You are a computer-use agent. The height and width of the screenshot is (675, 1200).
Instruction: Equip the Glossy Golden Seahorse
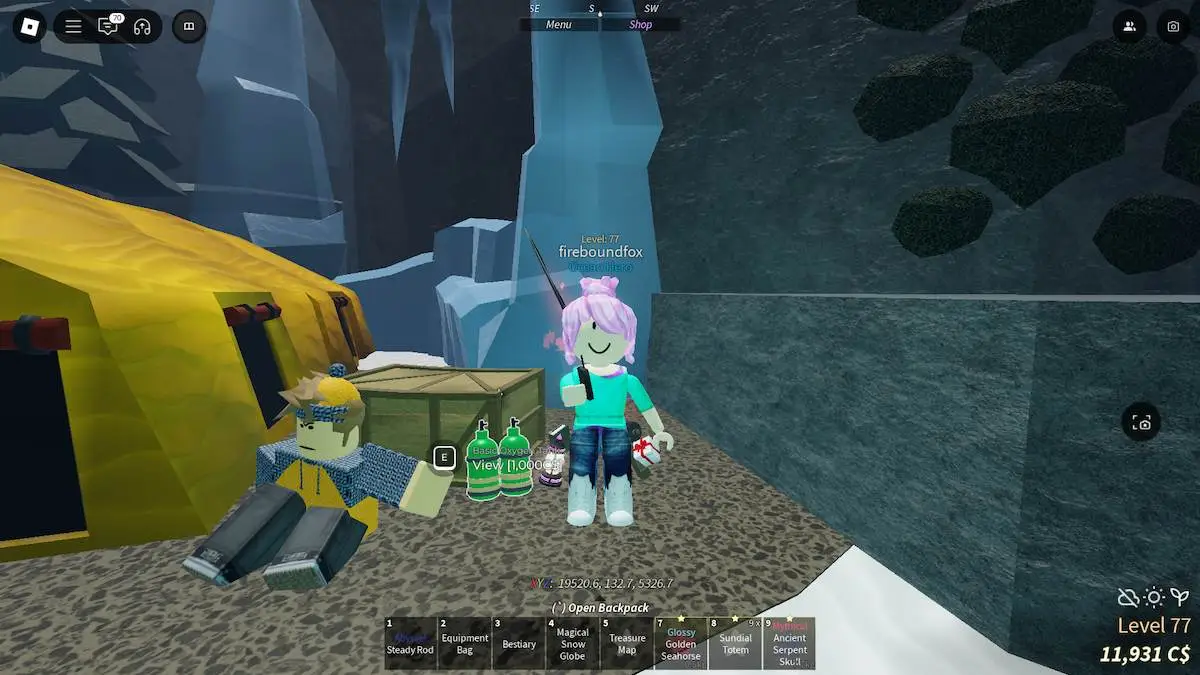coord(680,643)
